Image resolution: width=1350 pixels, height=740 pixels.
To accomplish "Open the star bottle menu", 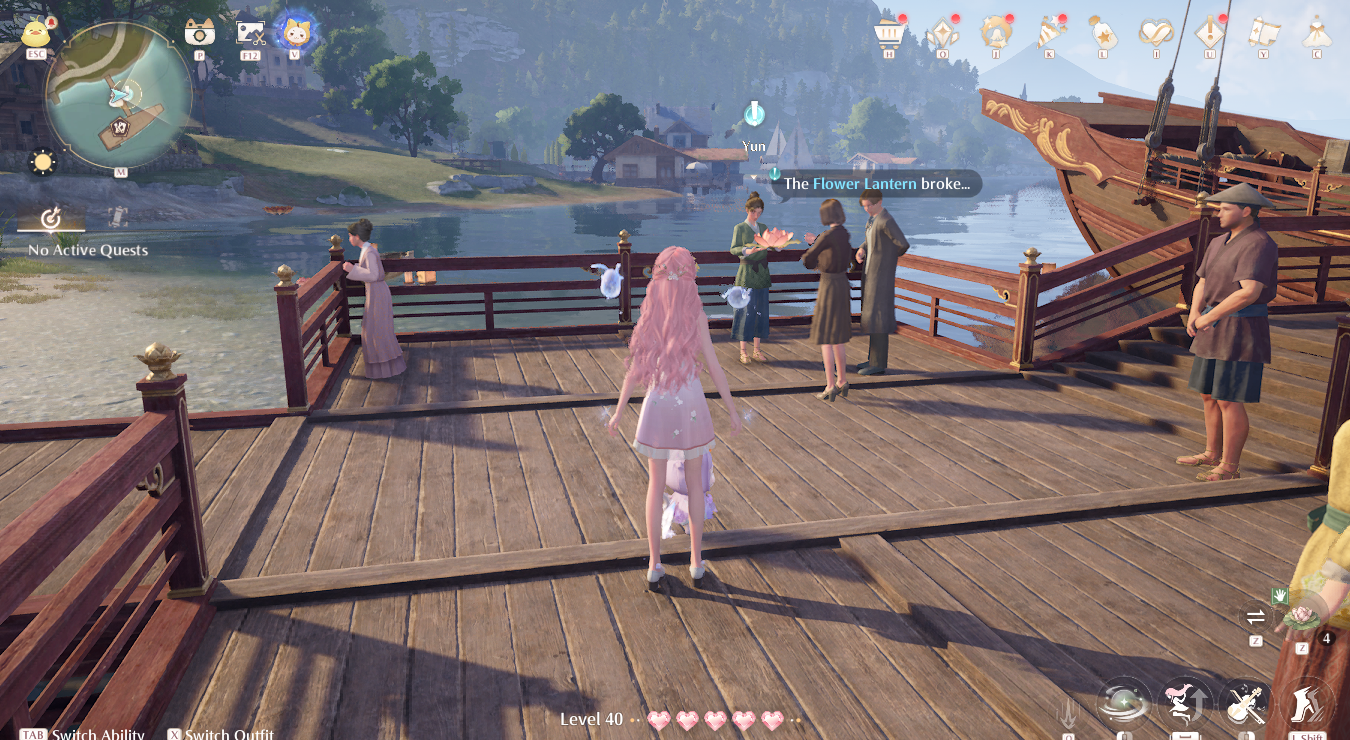I will pos(1102,33).
